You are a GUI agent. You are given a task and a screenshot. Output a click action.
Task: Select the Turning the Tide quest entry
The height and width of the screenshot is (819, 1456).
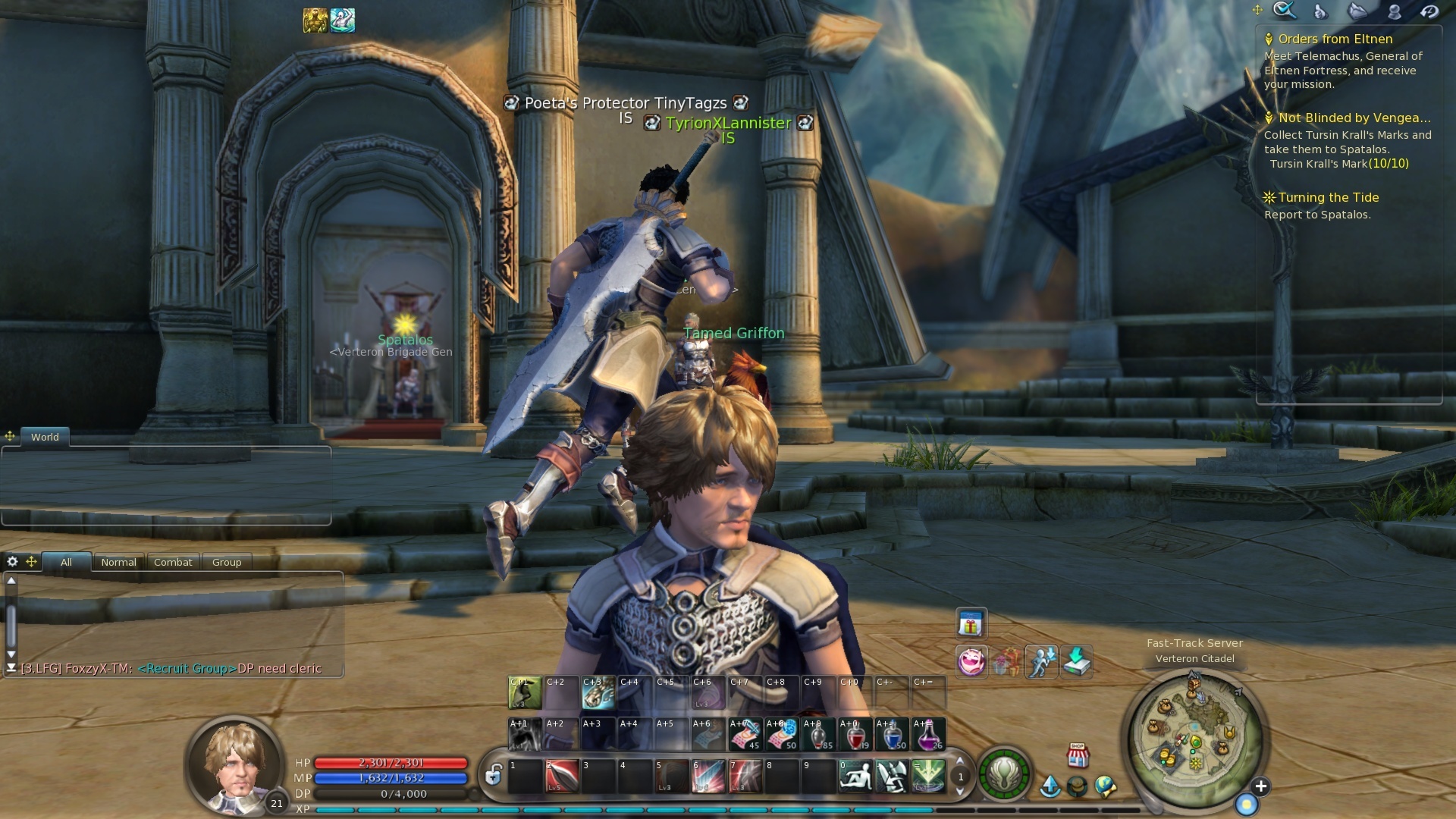1328,198
